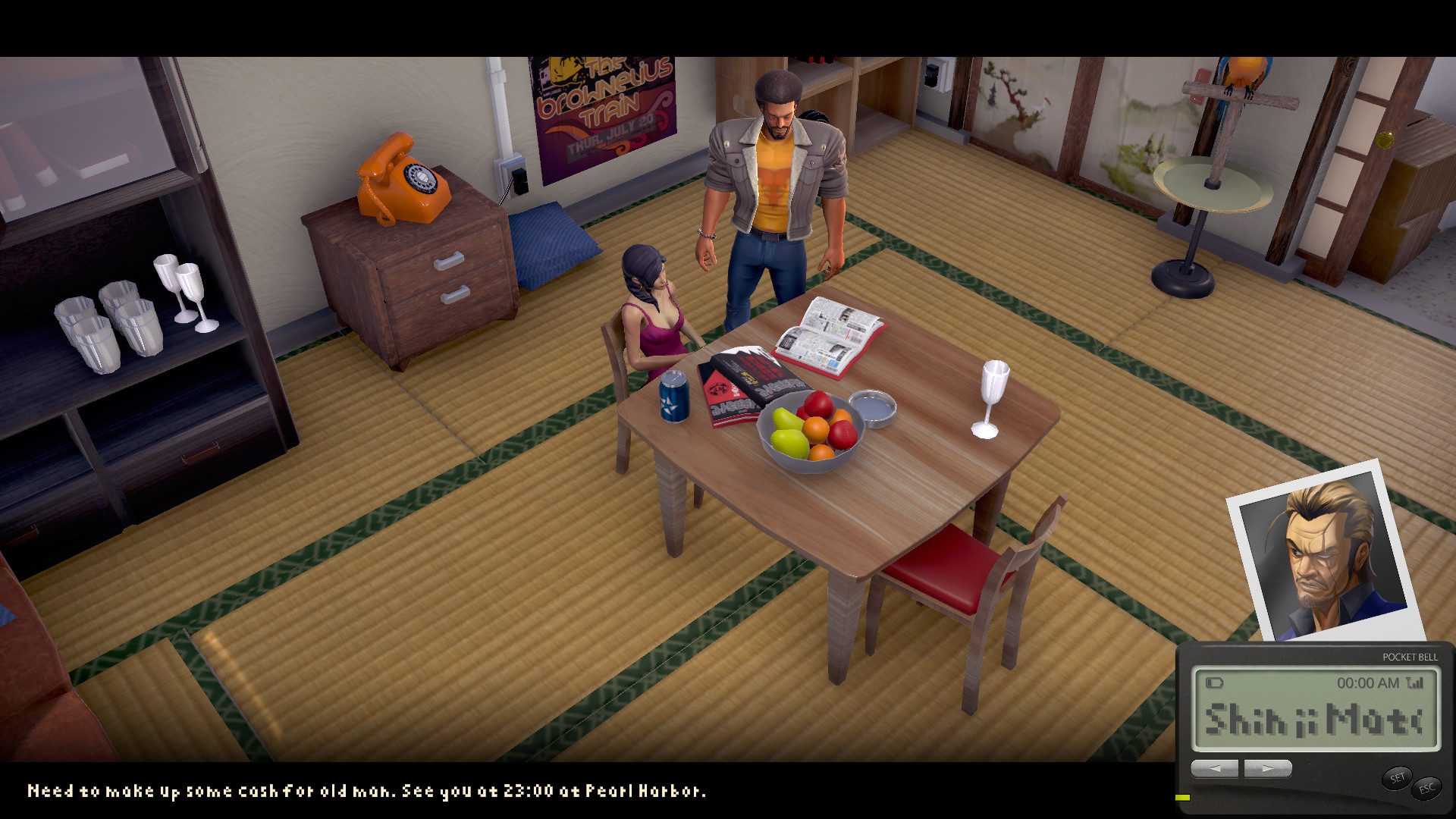Click the right arrow key on the Pocket Bell

(x=1267, y=768)
